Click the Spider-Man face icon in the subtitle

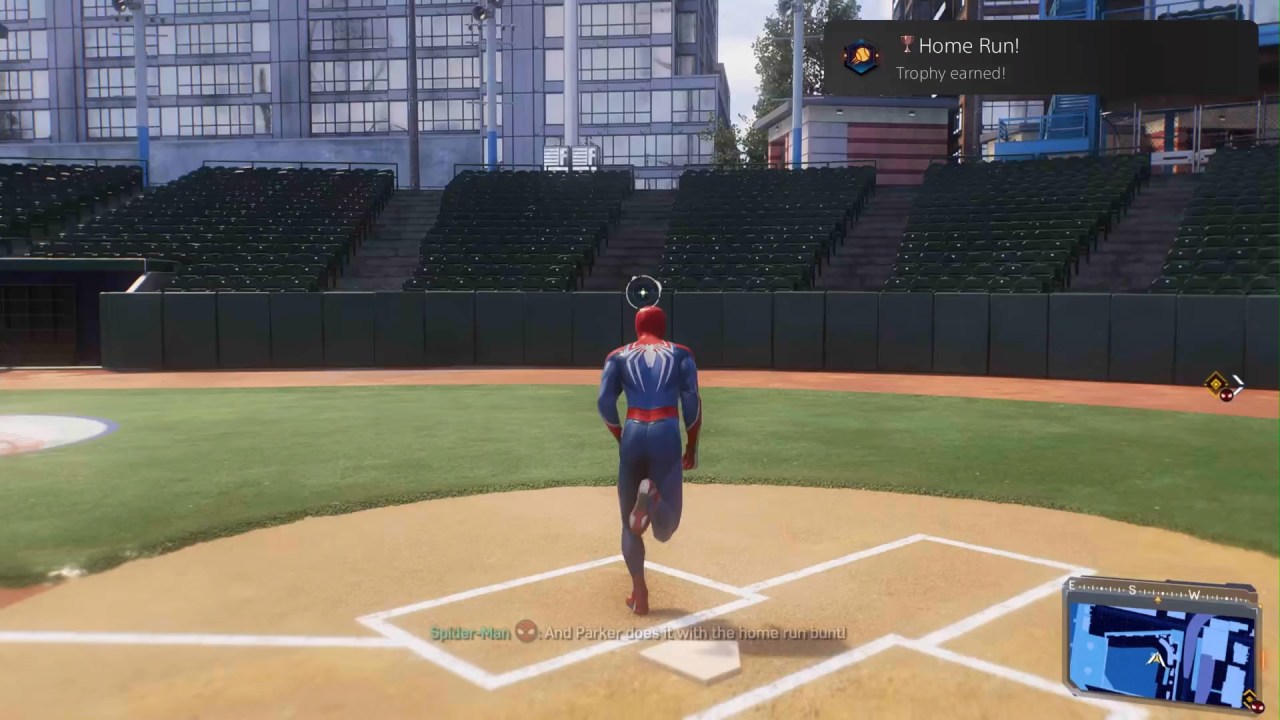click(526, 633)
